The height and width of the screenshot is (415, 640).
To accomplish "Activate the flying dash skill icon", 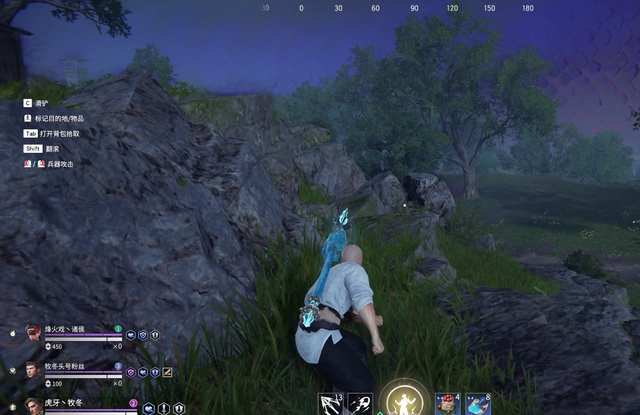I will pyautogui.click(x=360, y=405).
